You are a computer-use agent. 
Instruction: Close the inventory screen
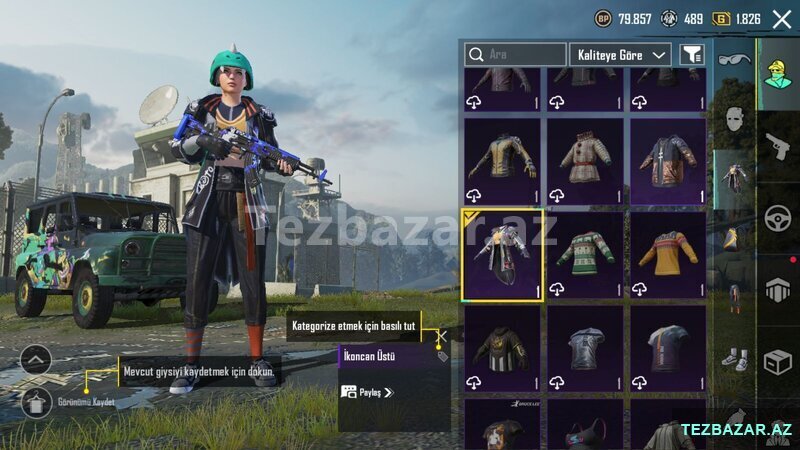(782, 19)
